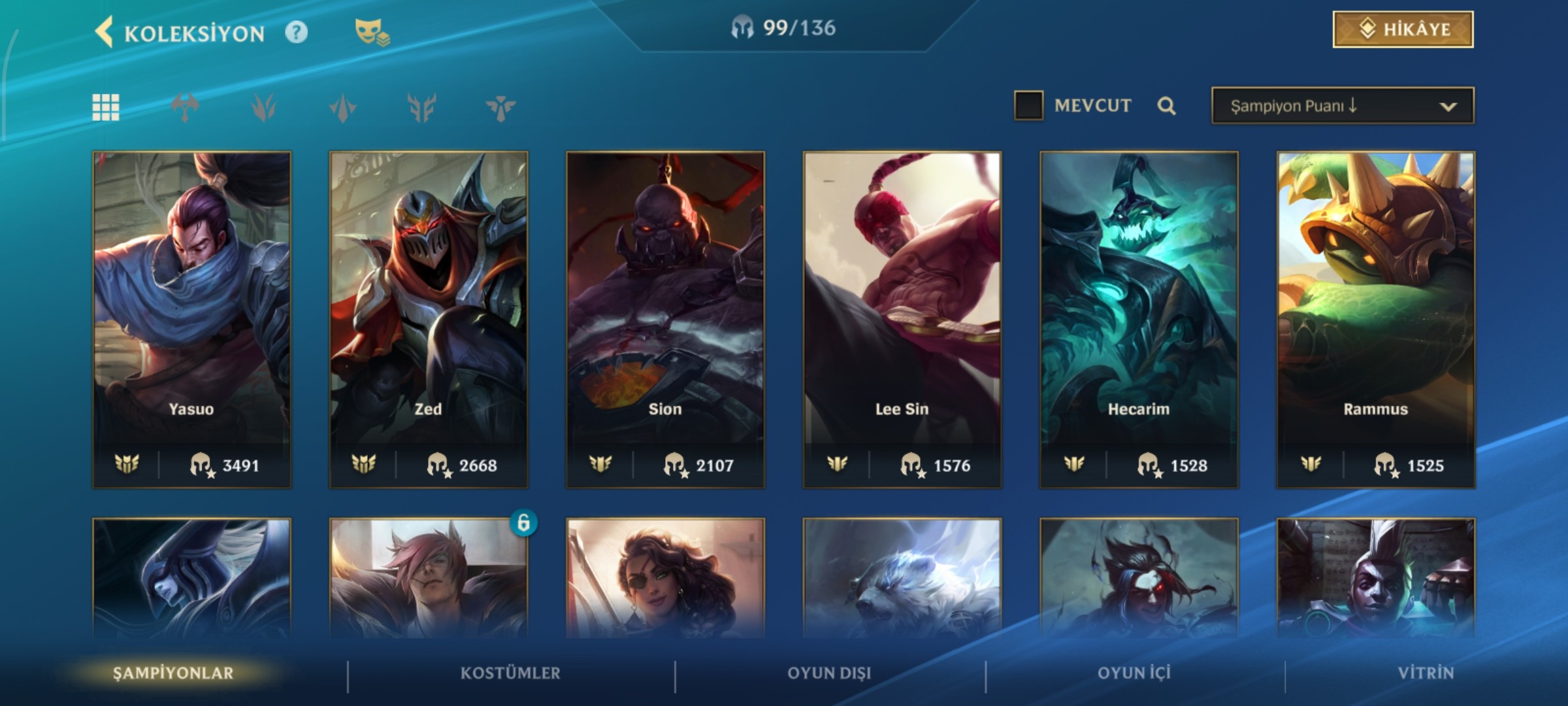Open the Sion champion card
Viewport: 1568px width, 706px height.
[x=665, y=320]
